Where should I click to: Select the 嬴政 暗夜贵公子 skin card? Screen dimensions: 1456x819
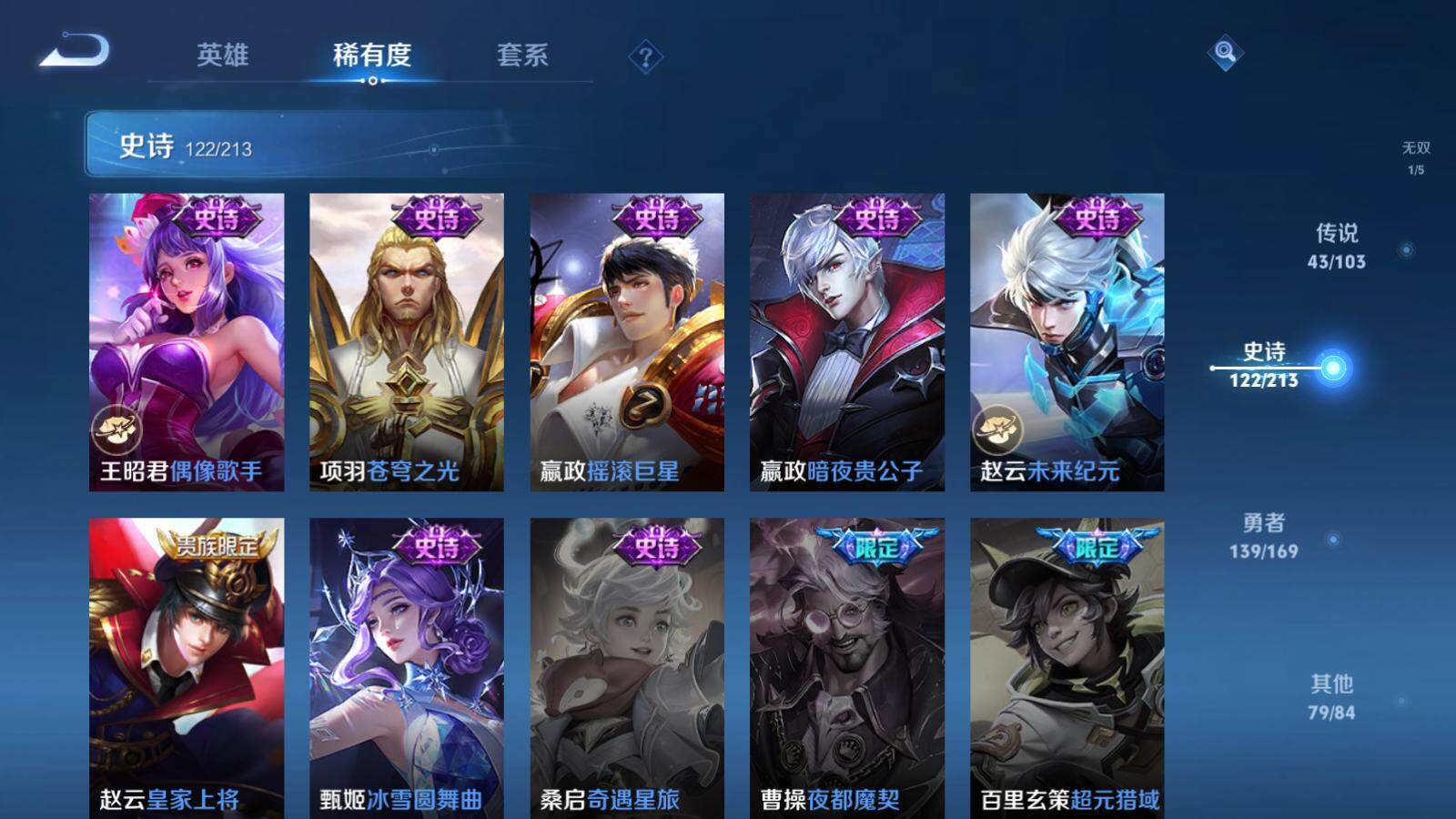846,341
